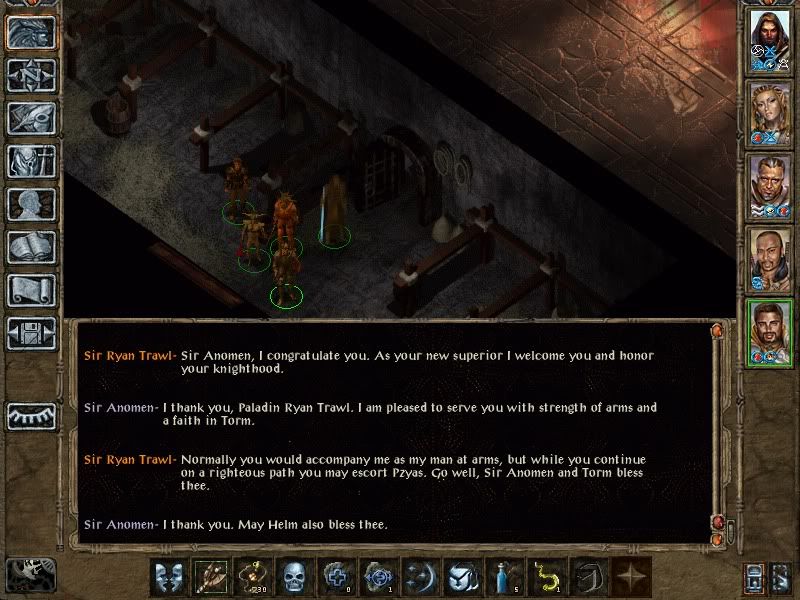Open the mage spellbook with the open-book icon

tap(31, 247)
